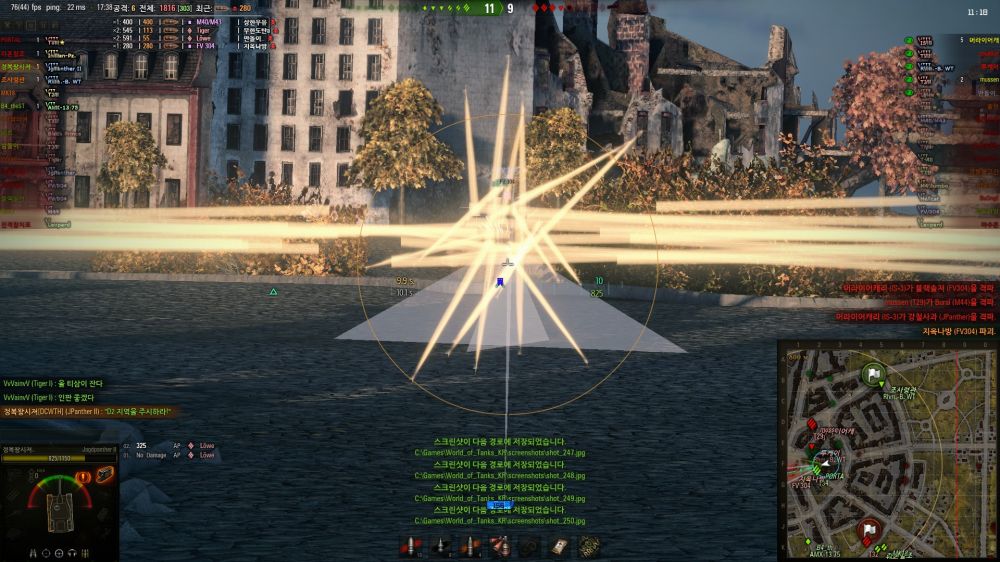Click the binoculars crew icon in damage panel
Screen dimensions: 1000x562
point(33,551)
